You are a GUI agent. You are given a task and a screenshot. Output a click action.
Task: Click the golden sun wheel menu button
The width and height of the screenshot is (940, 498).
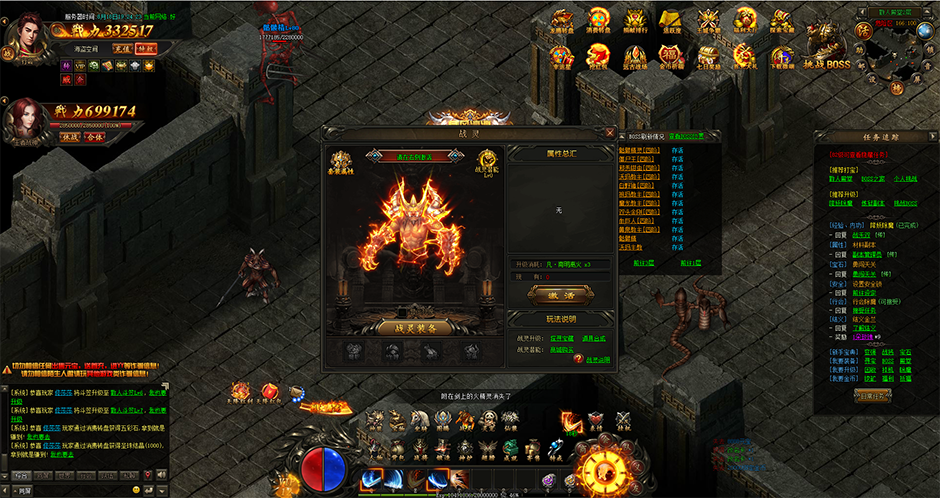[x=607, y=471]
